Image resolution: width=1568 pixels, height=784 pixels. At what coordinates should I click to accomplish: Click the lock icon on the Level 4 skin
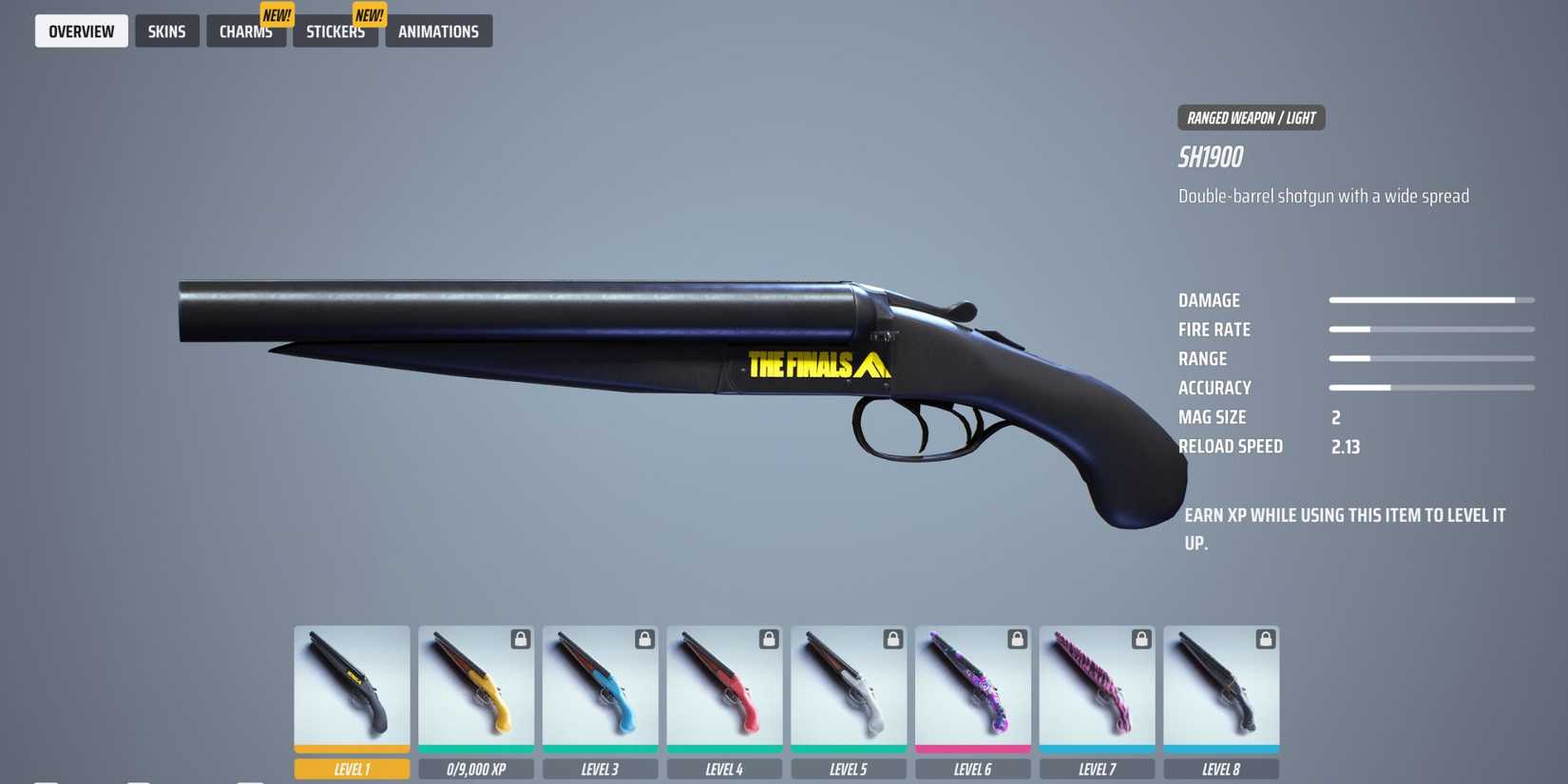769,640
